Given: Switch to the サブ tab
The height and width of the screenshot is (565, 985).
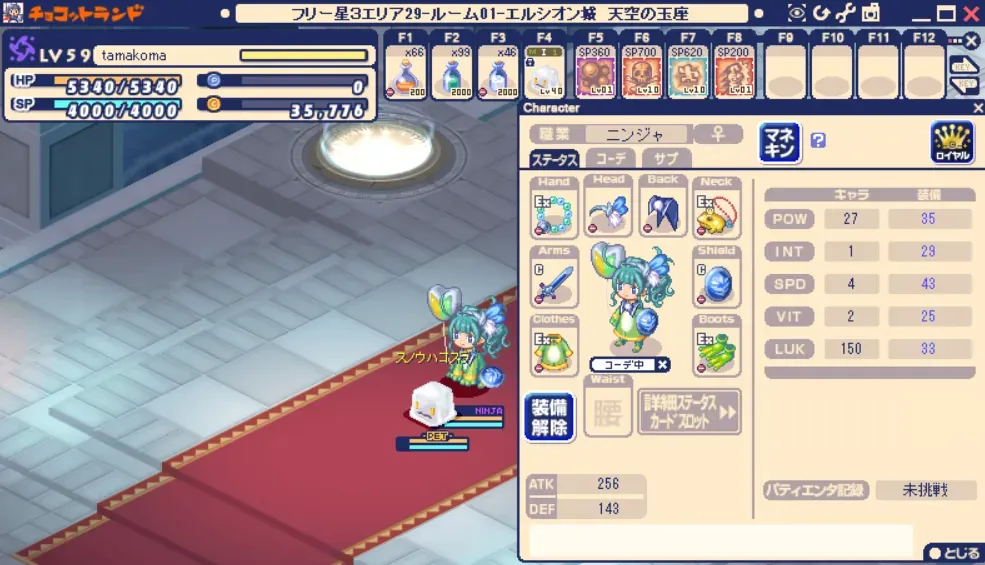Looking at the screenshot, I should pos(666,159).
